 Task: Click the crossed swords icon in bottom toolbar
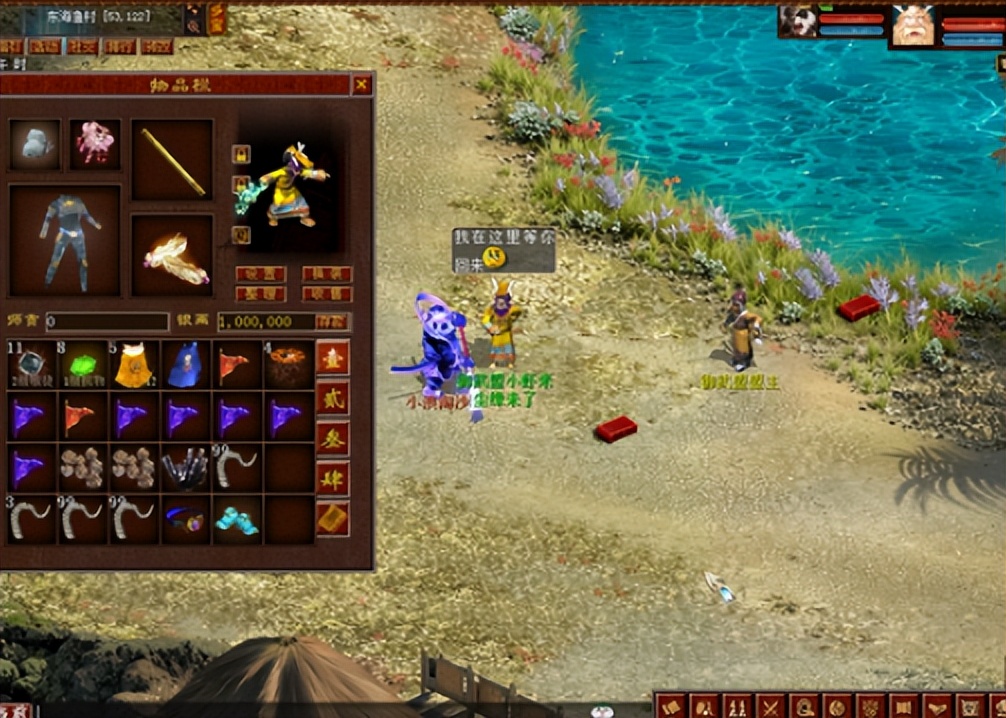tap(770, 705)
